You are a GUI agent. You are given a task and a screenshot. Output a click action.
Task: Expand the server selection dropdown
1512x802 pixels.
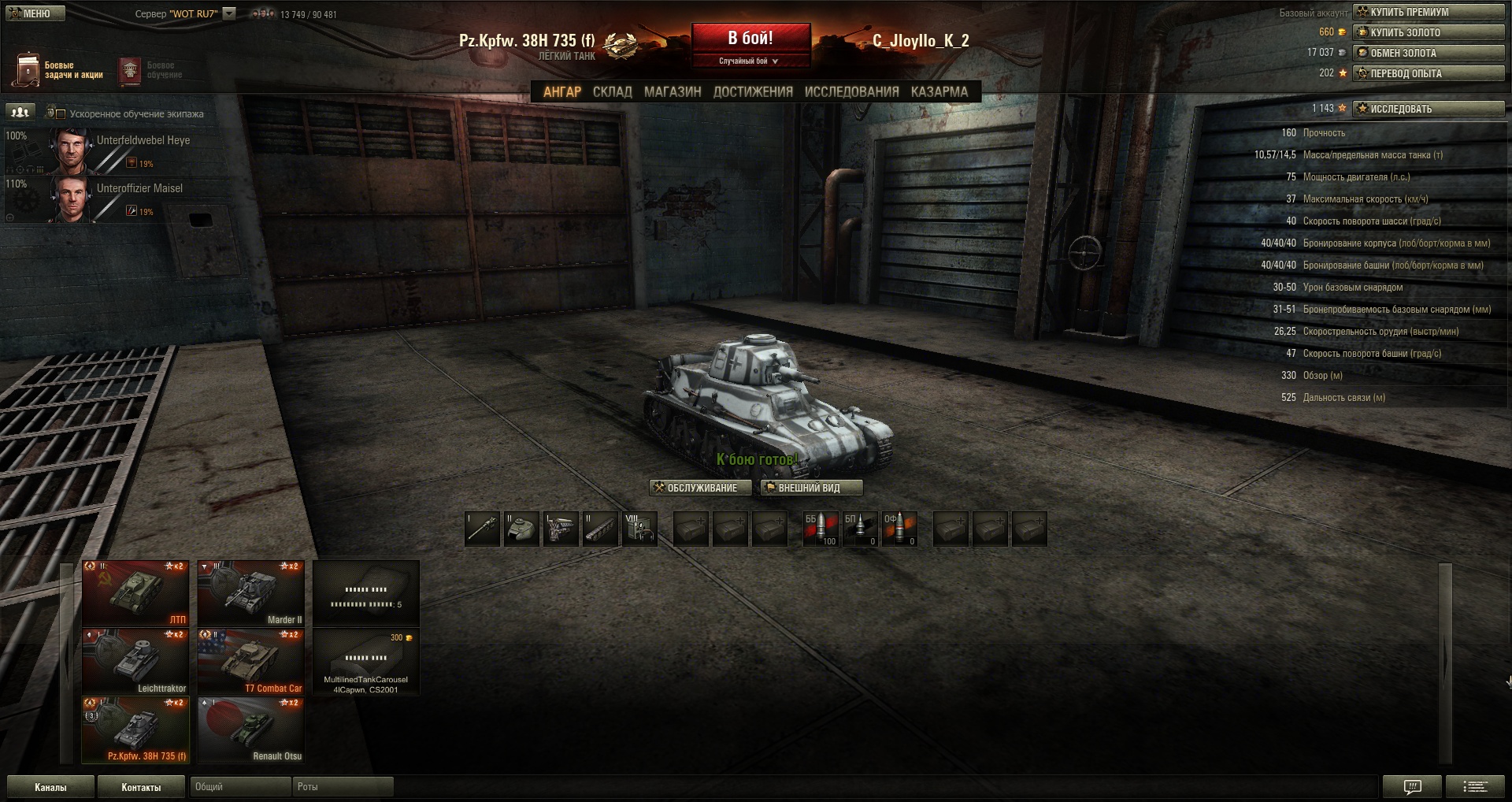click(229, 13)
